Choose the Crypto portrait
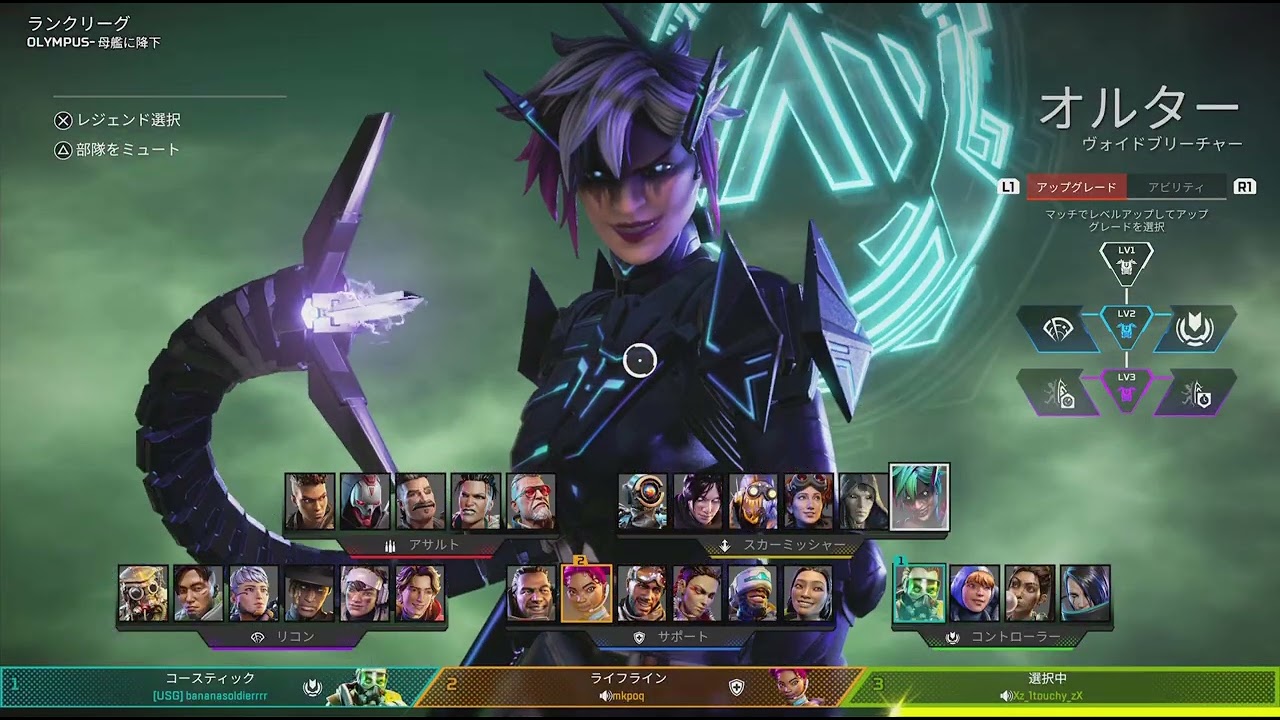This screenshot has height=720, width=1280. (x=198, y=593)
